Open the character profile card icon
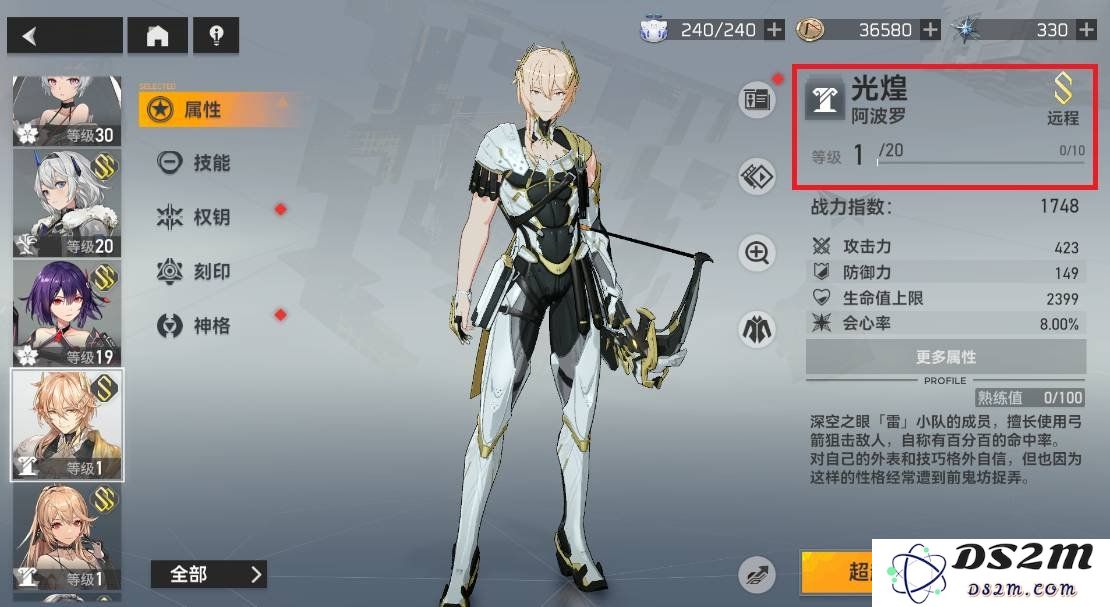Screen dimensions: 1110x607 [x=756, y=99]
